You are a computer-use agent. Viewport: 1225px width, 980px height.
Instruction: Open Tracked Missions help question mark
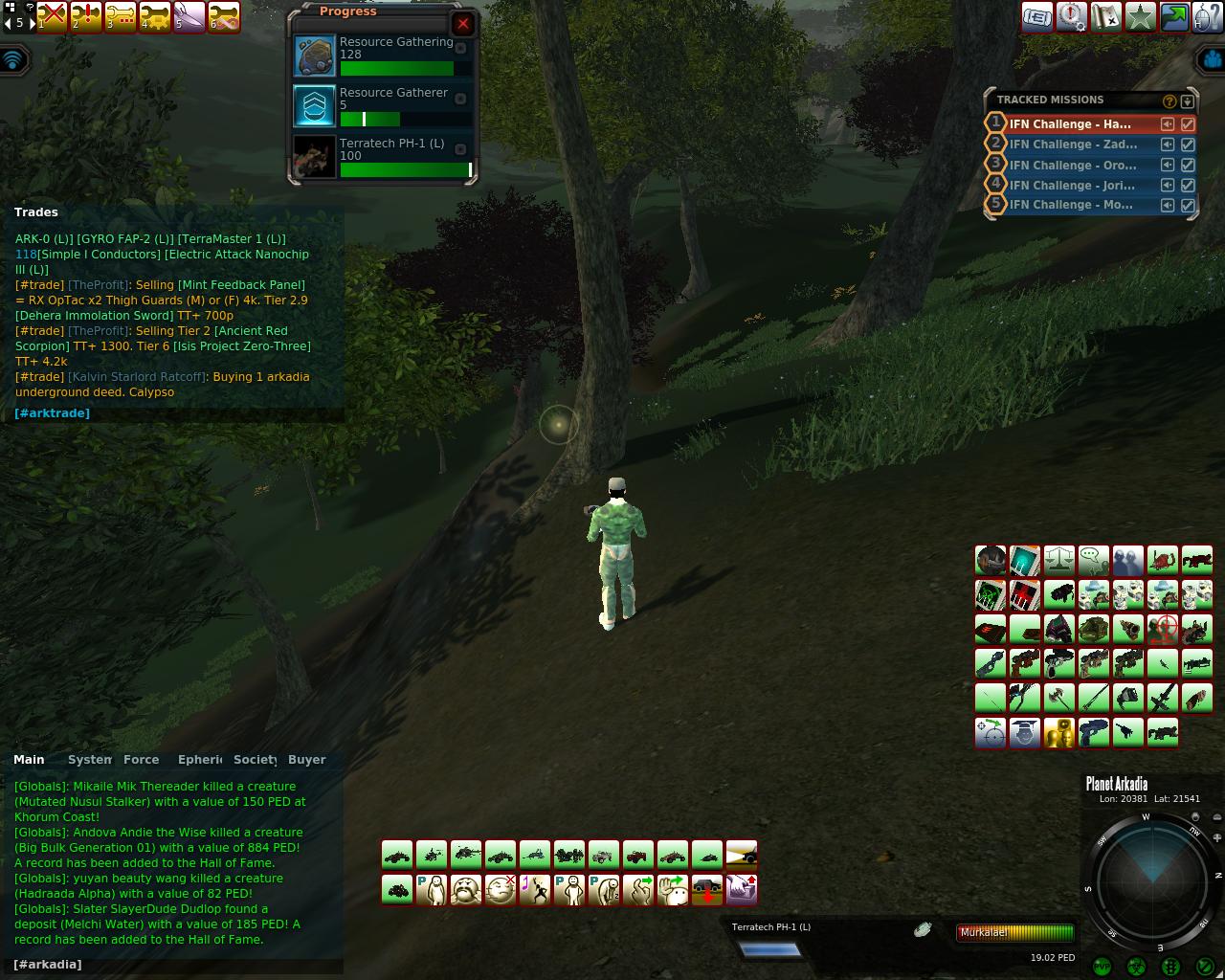pyautogui.click(x=1169, y=100)
